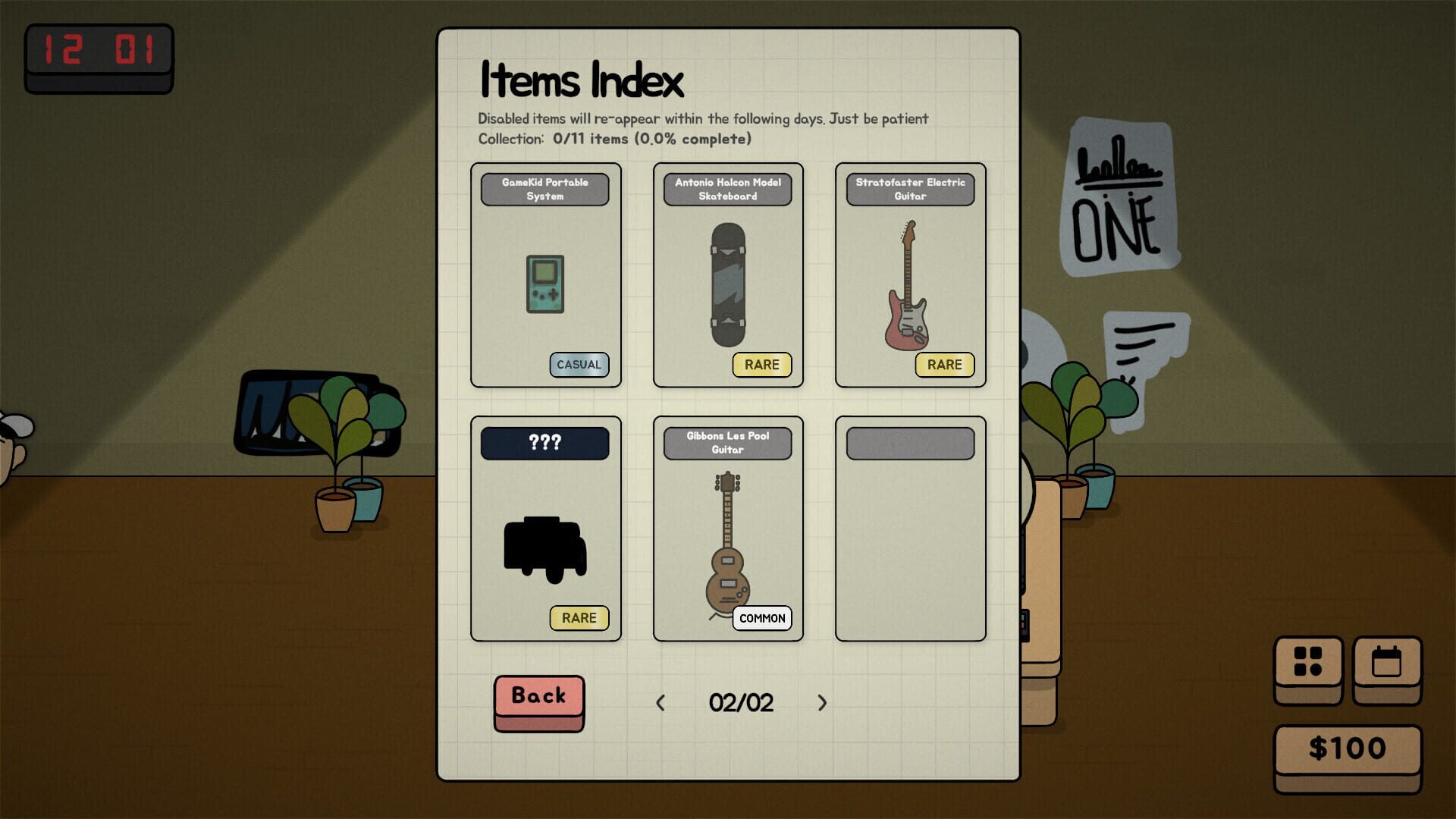Go to the previous page with left chevron
The width and height of the screenshot is (1456, 819).
point(661,702)
